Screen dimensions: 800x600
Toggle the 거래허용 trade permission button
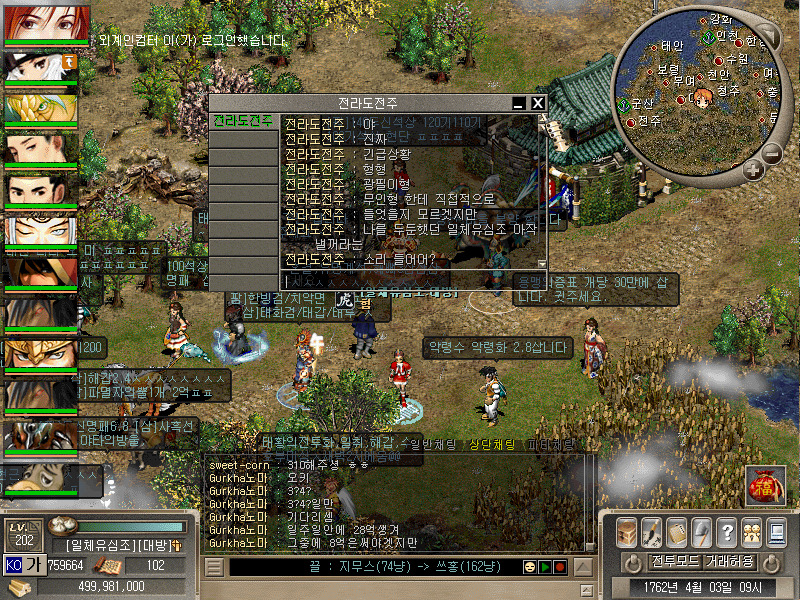pos(729,561)
